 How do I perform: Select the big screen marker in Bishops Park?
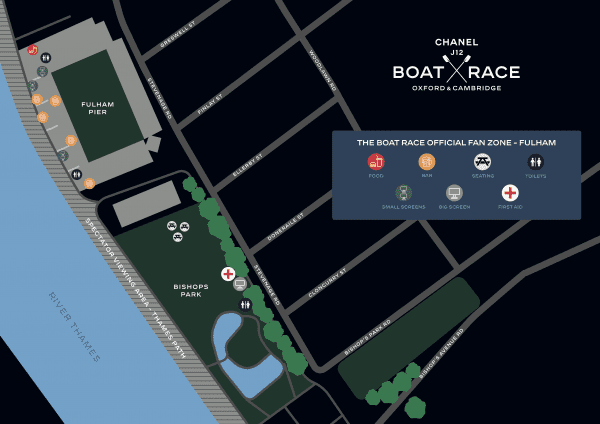(x=240, y=284)
